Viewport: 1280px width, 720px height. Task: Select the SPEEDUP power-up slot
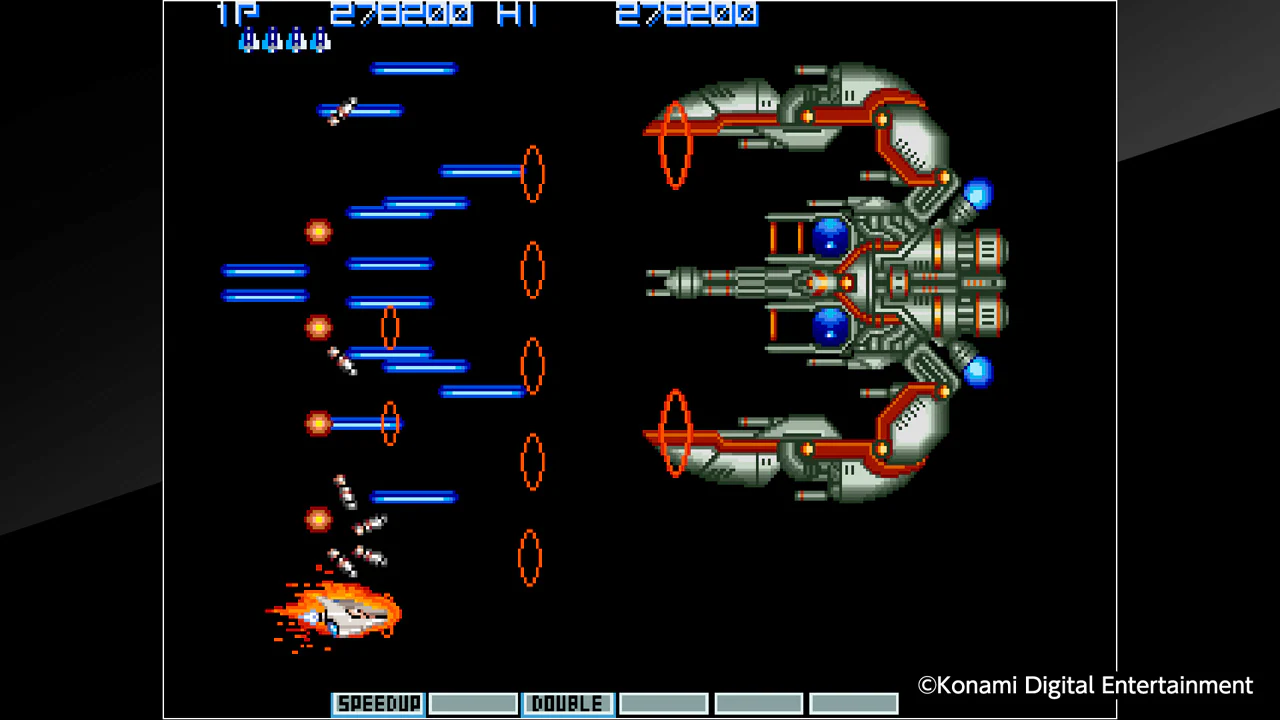click(377, 703)
